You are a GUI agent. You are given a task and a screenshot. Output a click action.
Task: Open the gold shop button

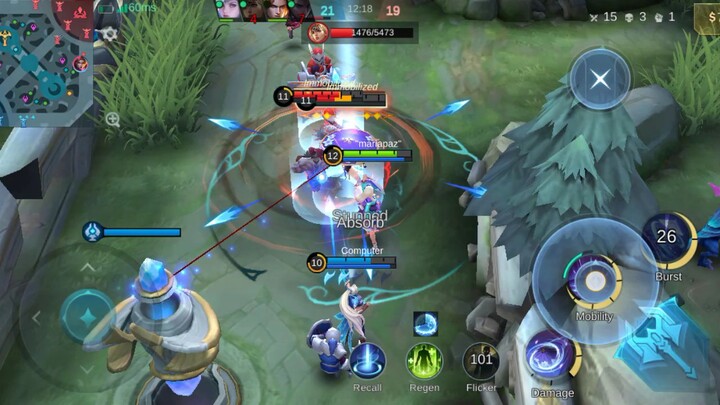point(708,19)
